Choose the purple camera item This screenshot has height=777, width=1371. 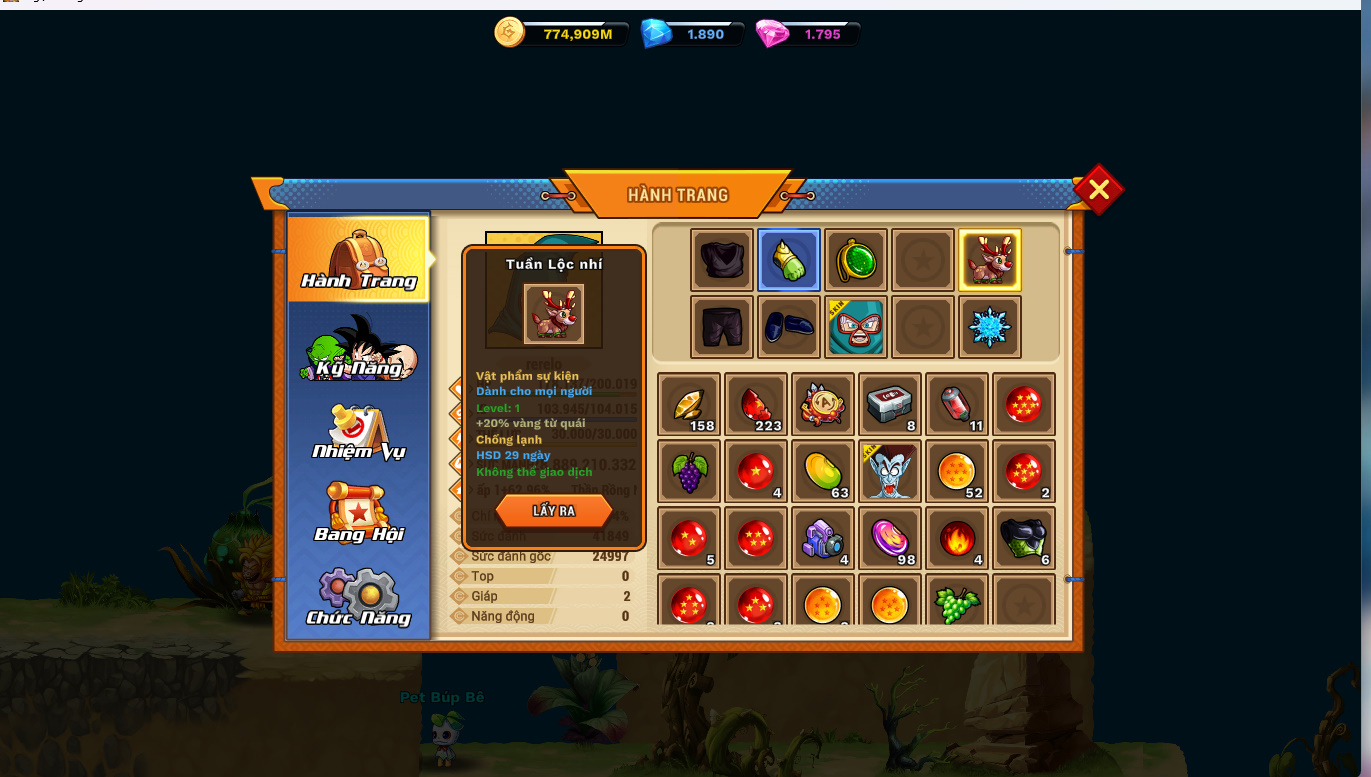click(823, 538)
